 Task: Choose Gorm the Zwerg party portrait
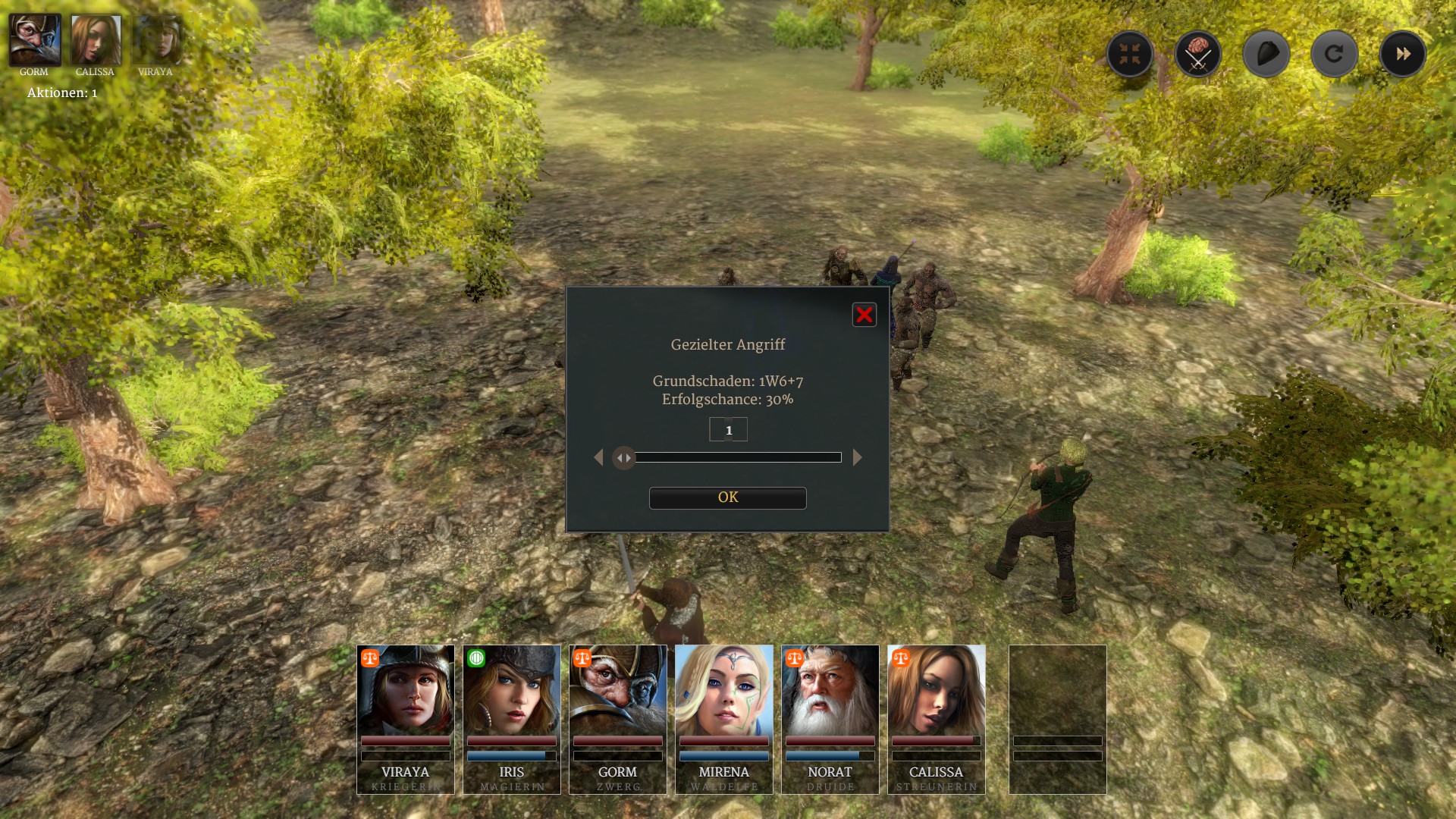[618, 718]
